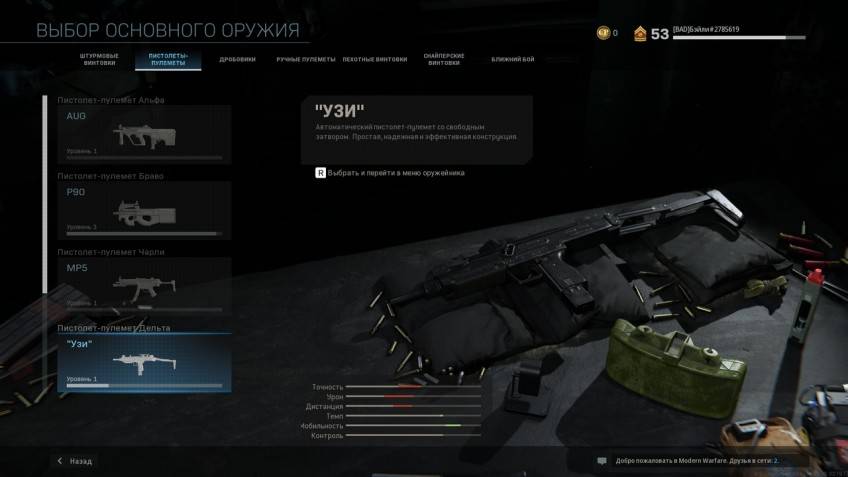This screenshot has height=477, width=848.
Task: Open the CP points currency icon
Action: click(x=603, y=33)
